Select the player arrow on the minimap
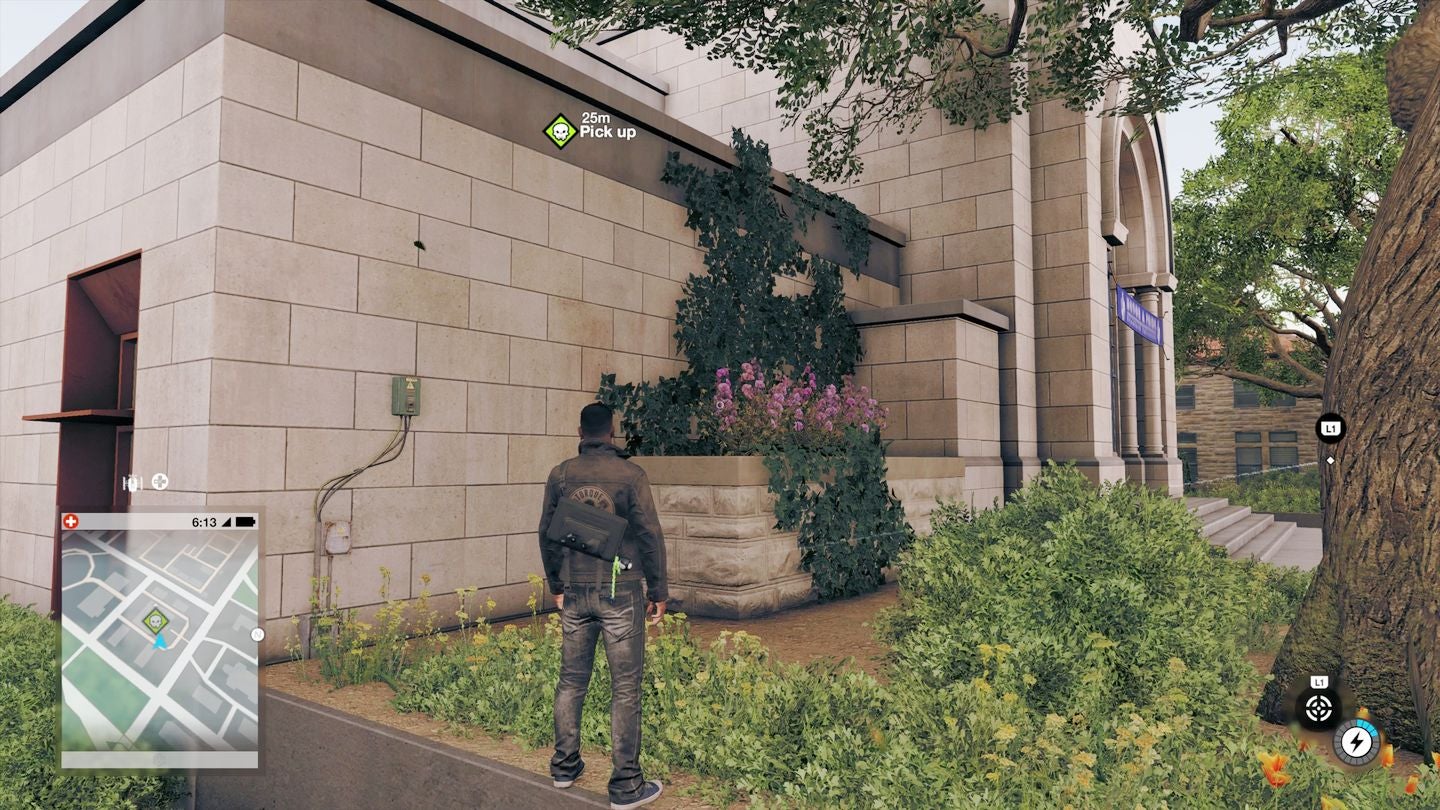This screenshot has width=1440, height=810. pyautogui.click(x=161, y=642)
